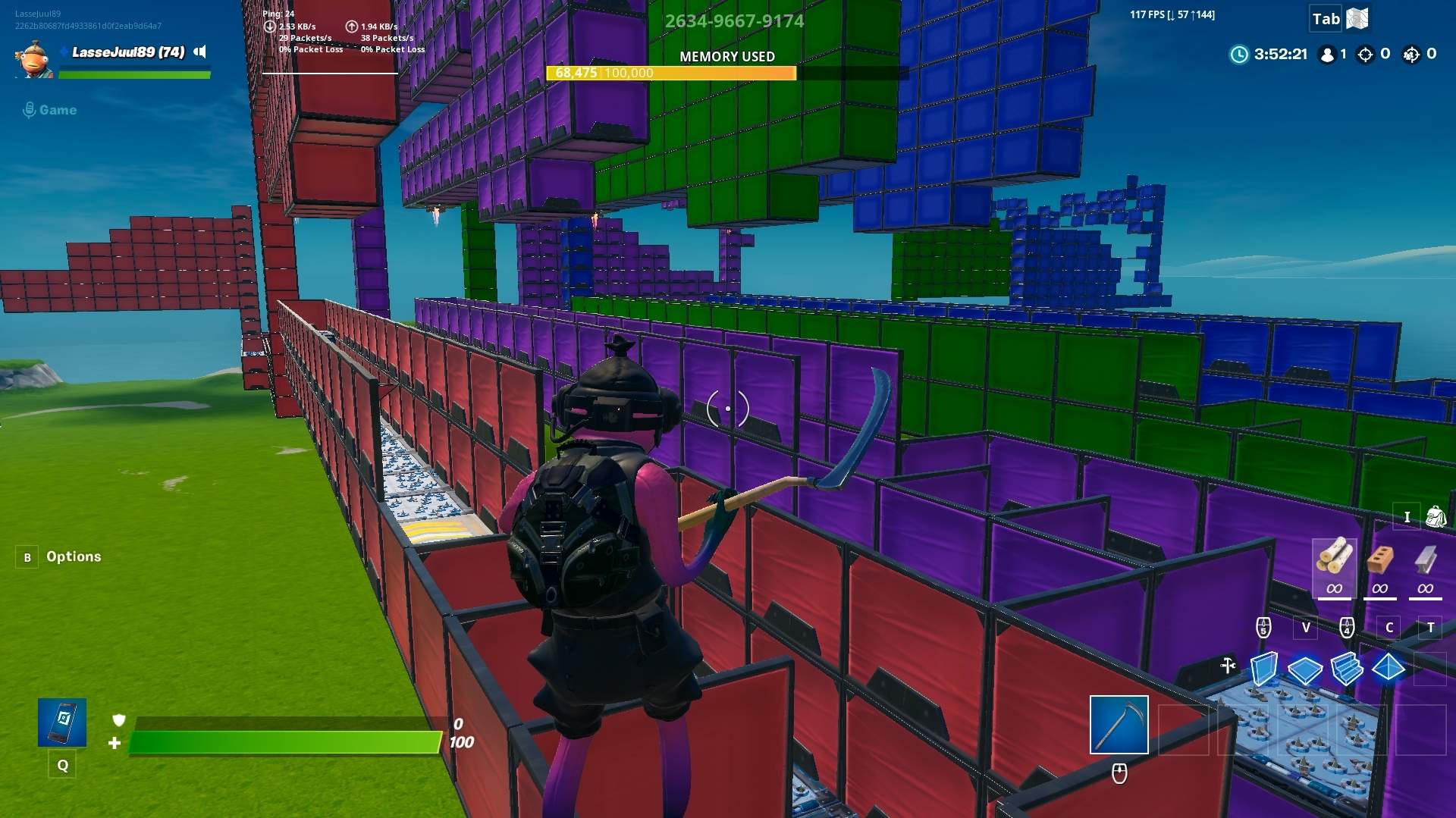Open the Options menu with B
The height and width of the screenshot is (818, 1456).
click(27, 556)
